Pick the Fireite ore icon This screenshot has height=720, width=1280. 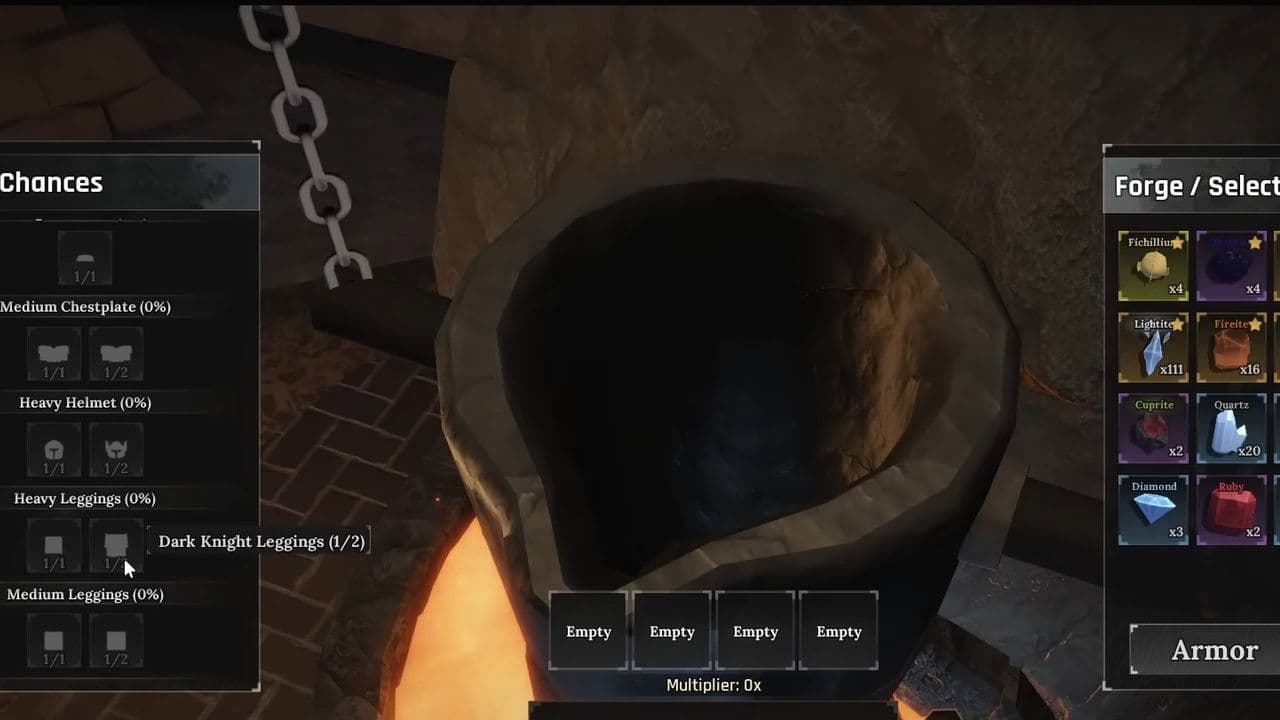1232,348
